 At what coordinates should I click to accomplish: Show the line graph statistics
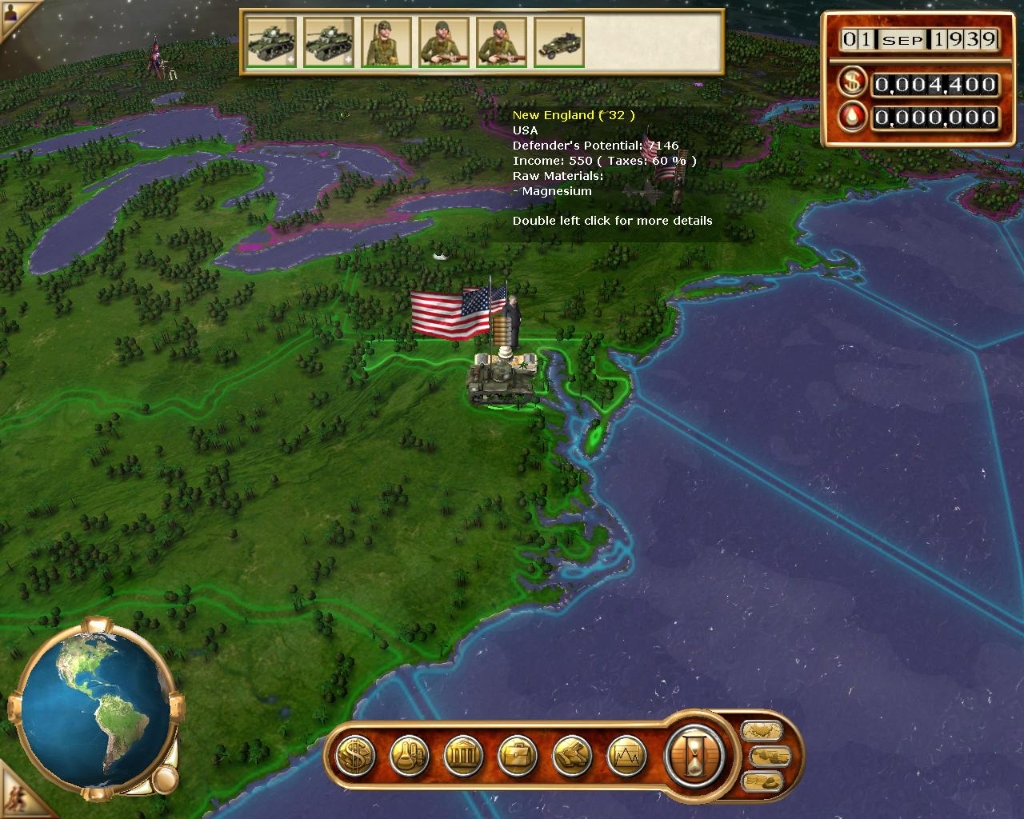coord(626,755)
